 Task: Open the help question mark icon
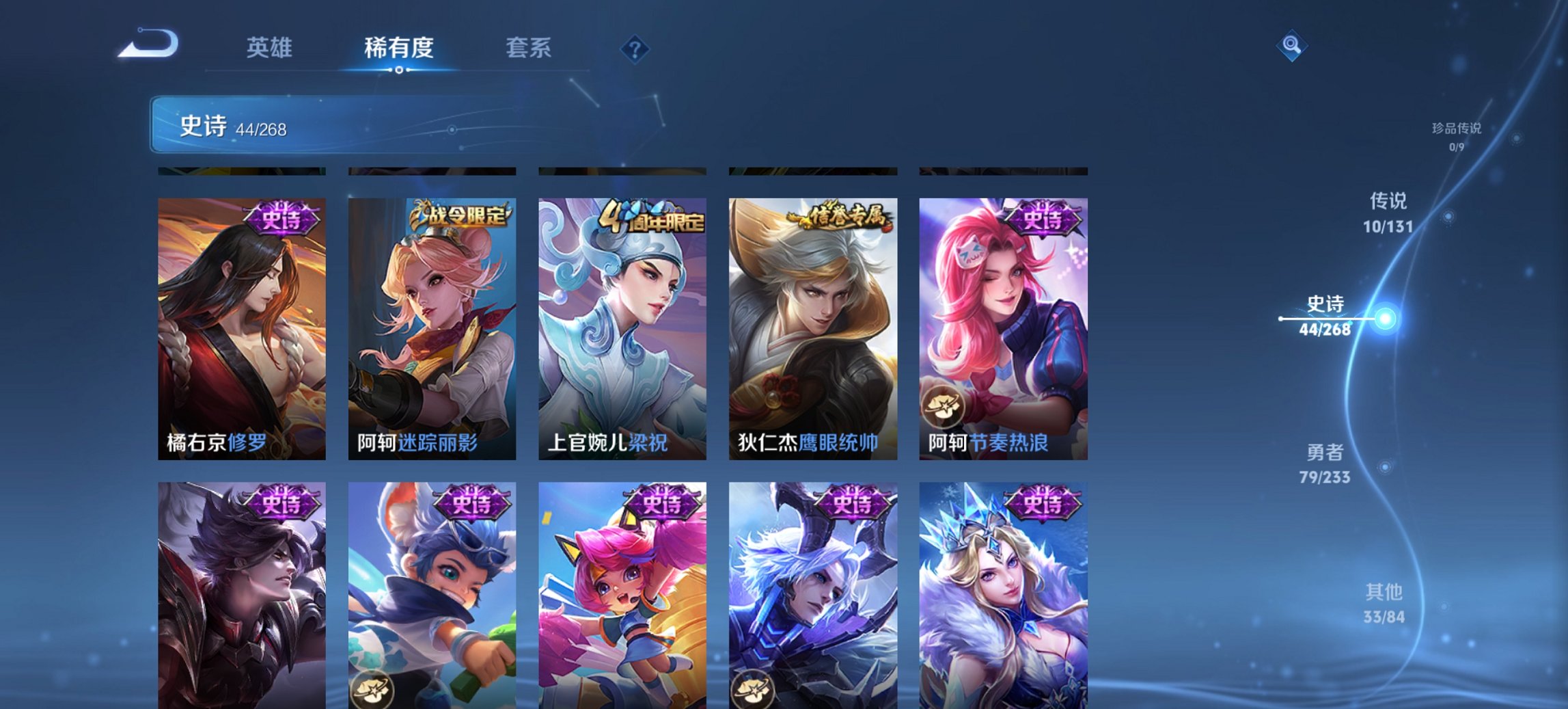635,48
